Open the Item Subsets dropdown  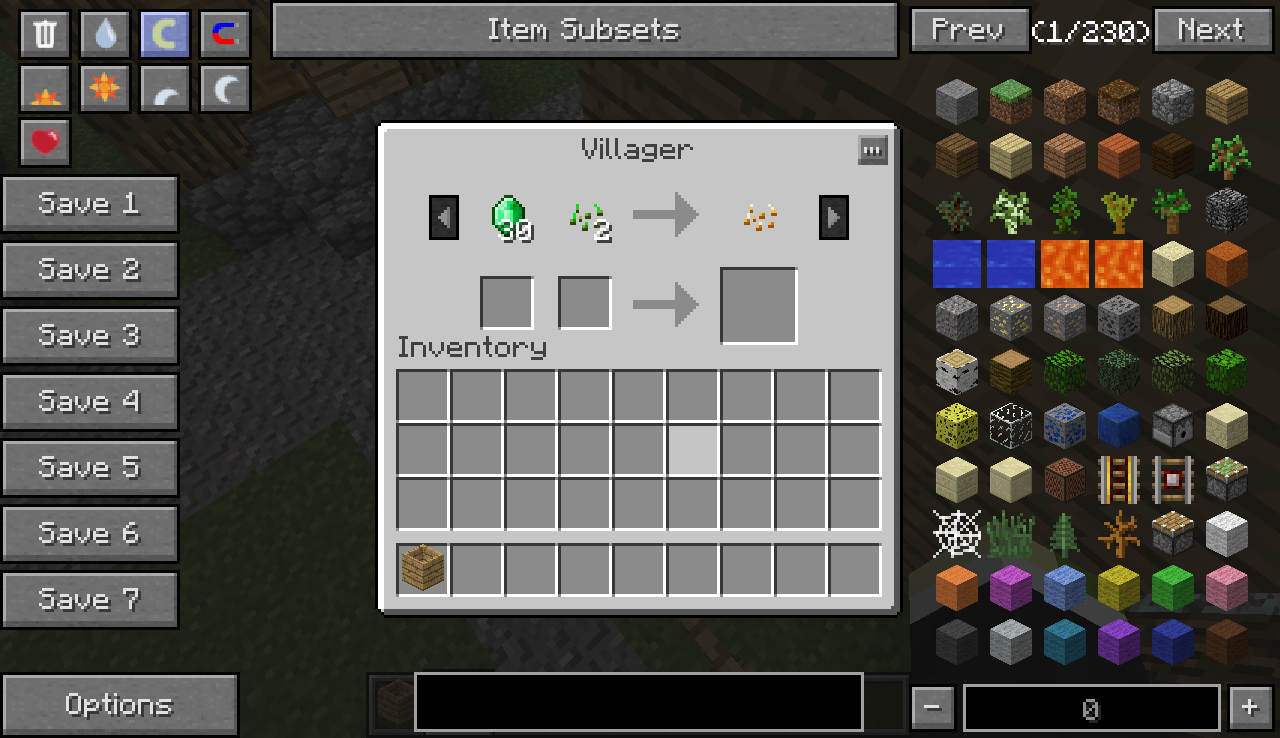coord(584,30)
